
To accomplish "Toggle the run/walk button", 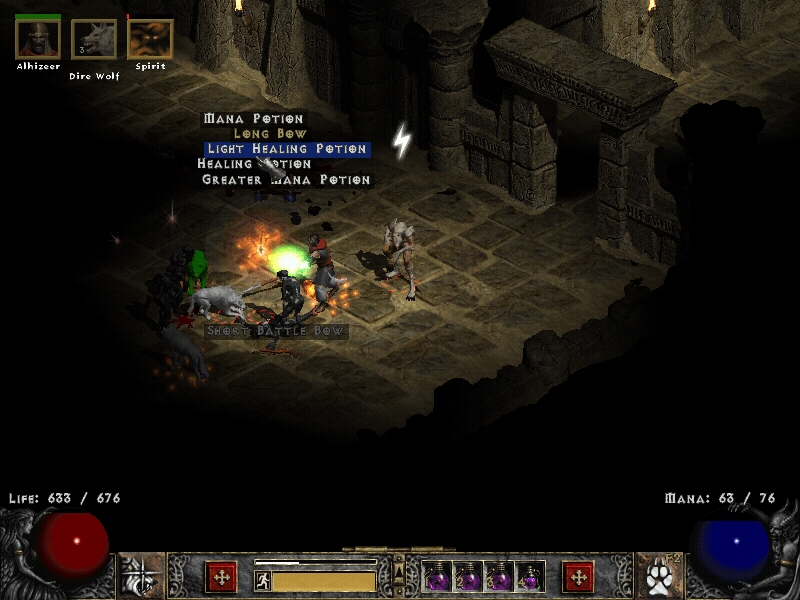I will [262, 581].
